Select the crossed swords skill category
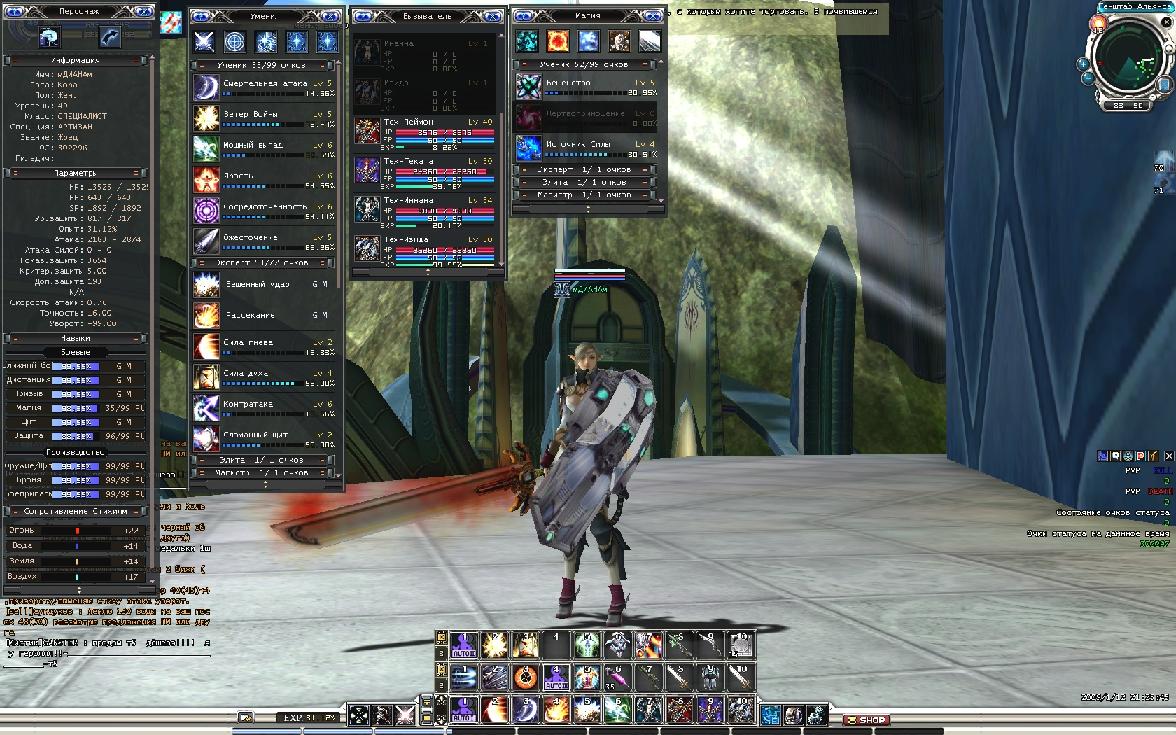 point(204,41)
